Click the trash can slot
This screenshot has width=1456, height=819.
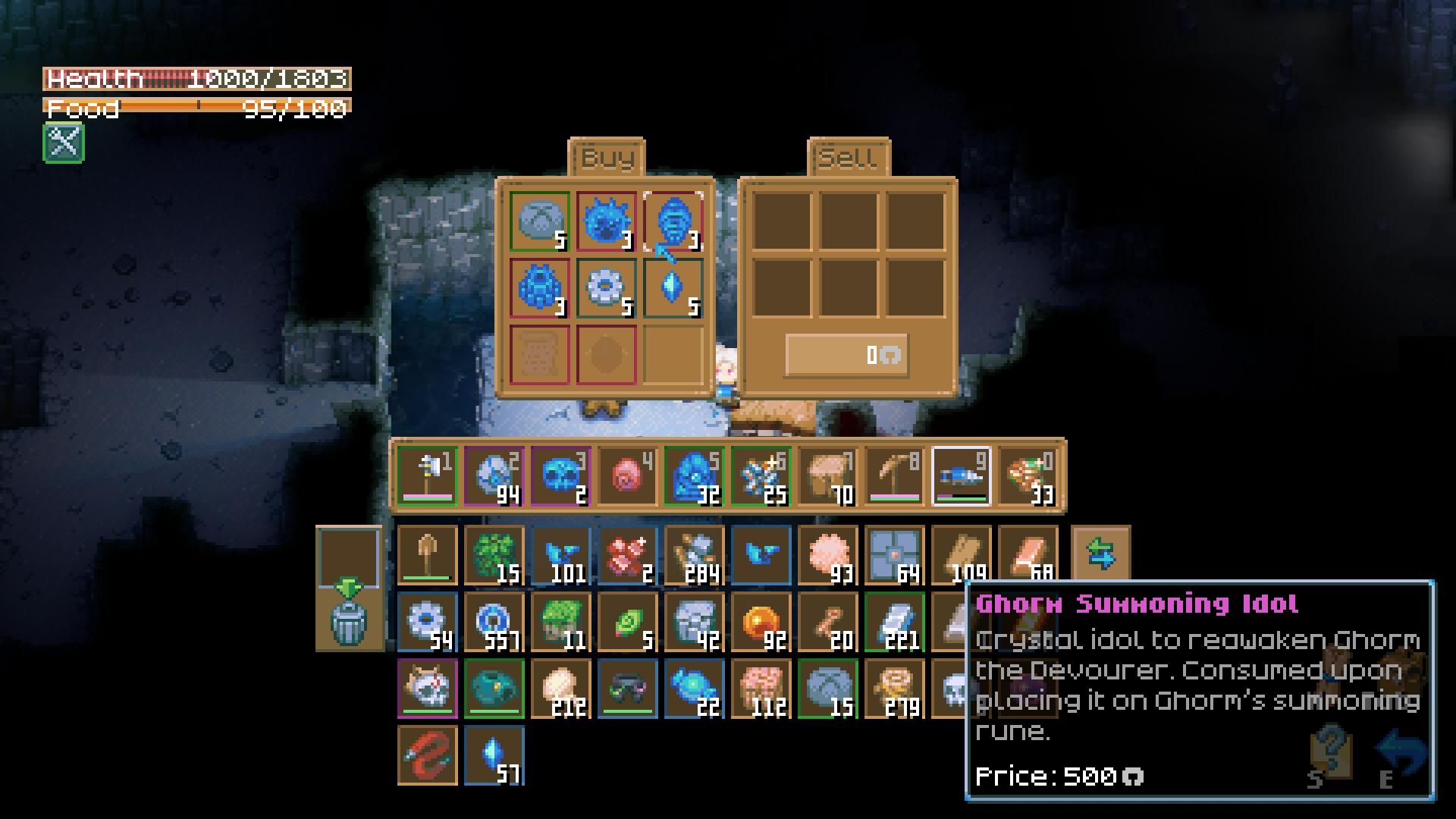click(x=349, y=620)
